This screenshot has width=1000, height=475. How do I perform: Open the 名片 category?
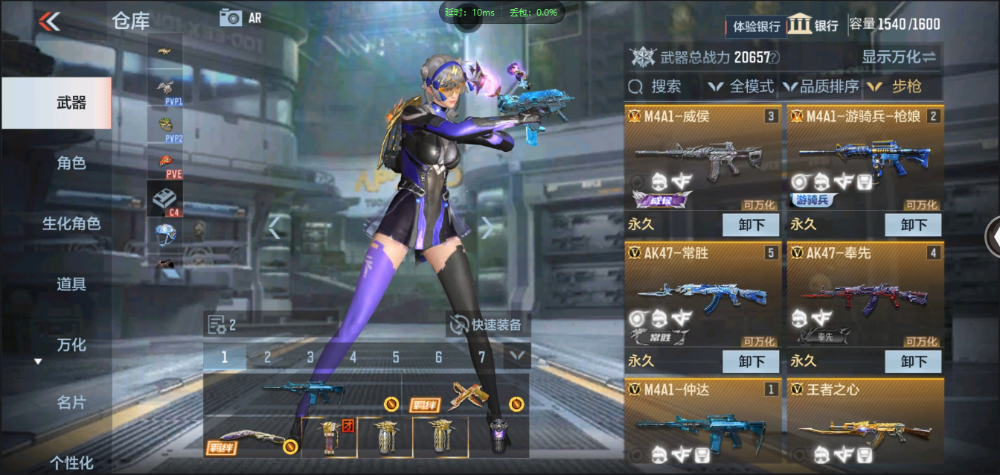(x=70, y=403)
